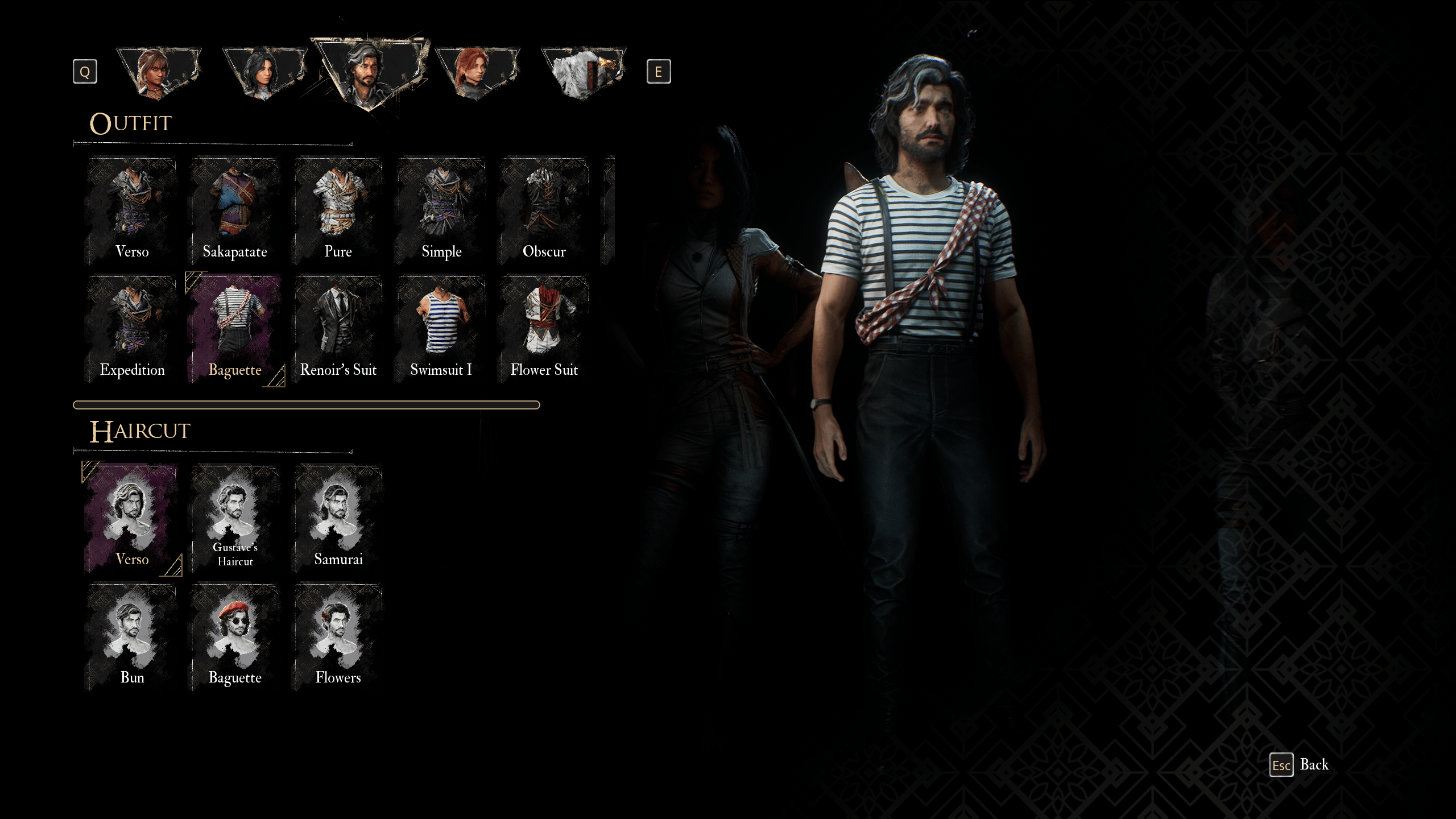Select the Verso haircut tile
This screenshot has width=1456, height=819.
(x=132, y=519)
